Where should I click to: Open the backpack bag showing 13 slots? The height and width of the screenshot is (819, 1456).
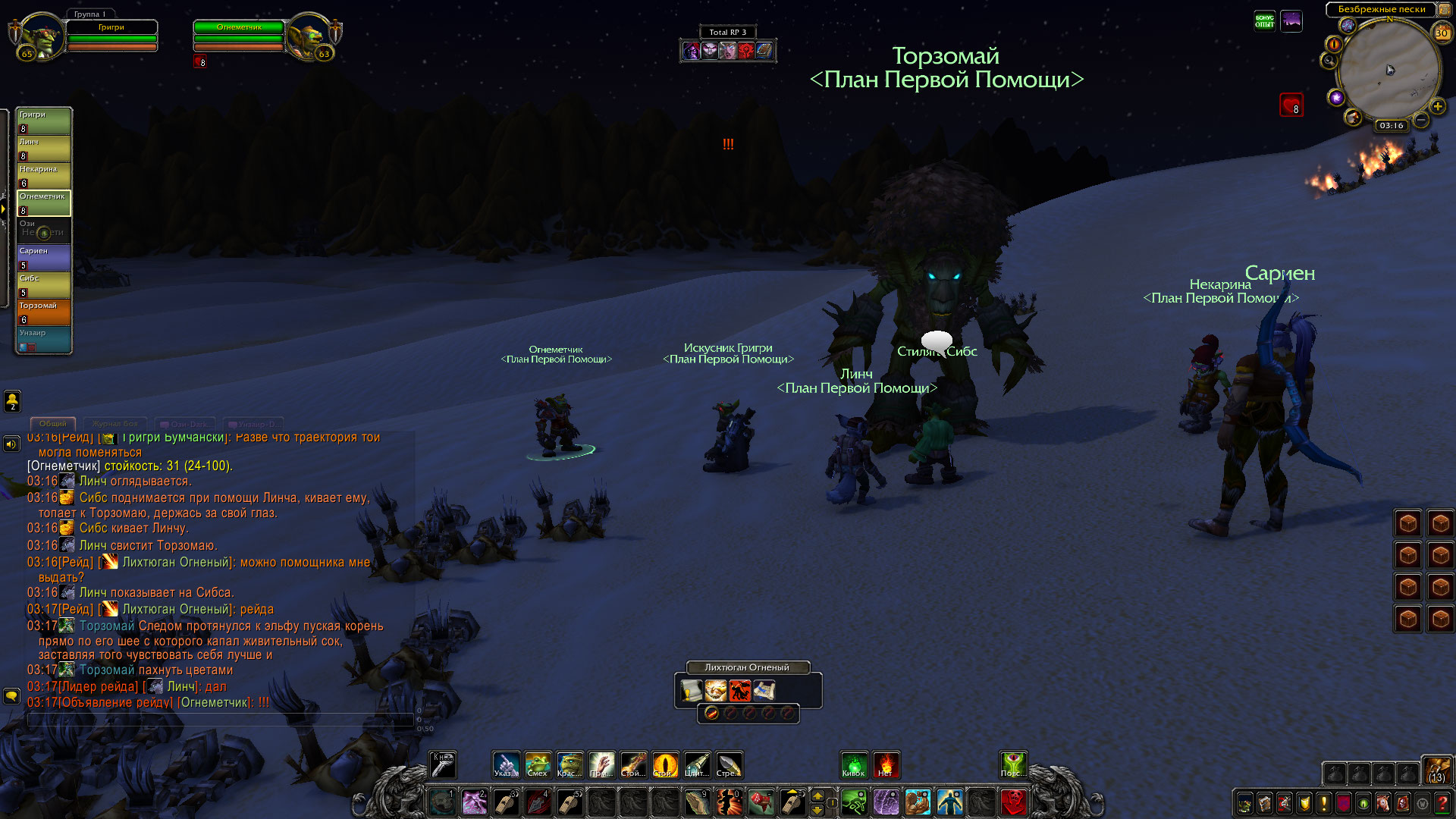tap(1436, 769)
